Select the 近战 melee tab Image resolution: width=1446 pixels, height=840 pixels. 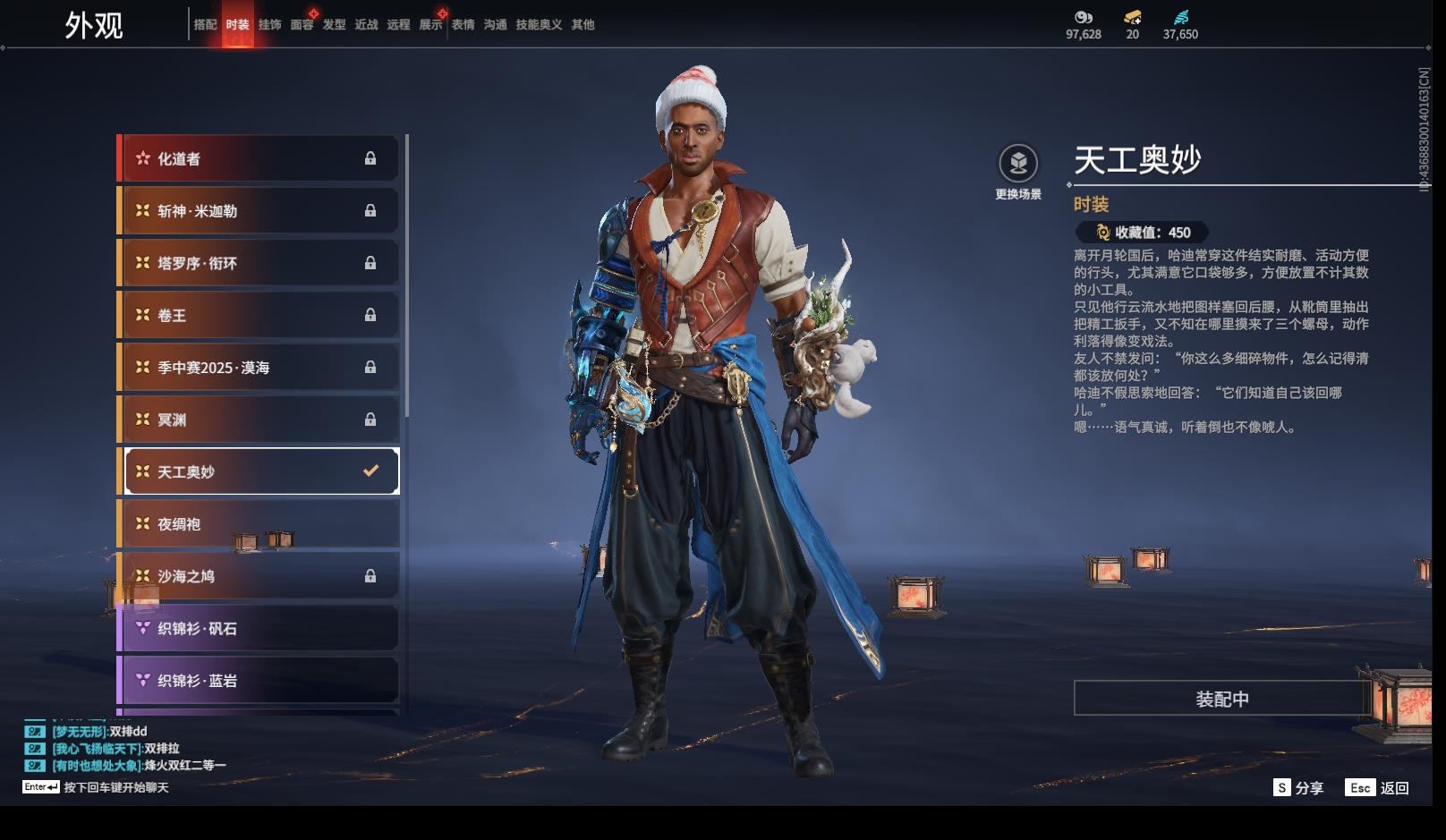pos(366,25)
